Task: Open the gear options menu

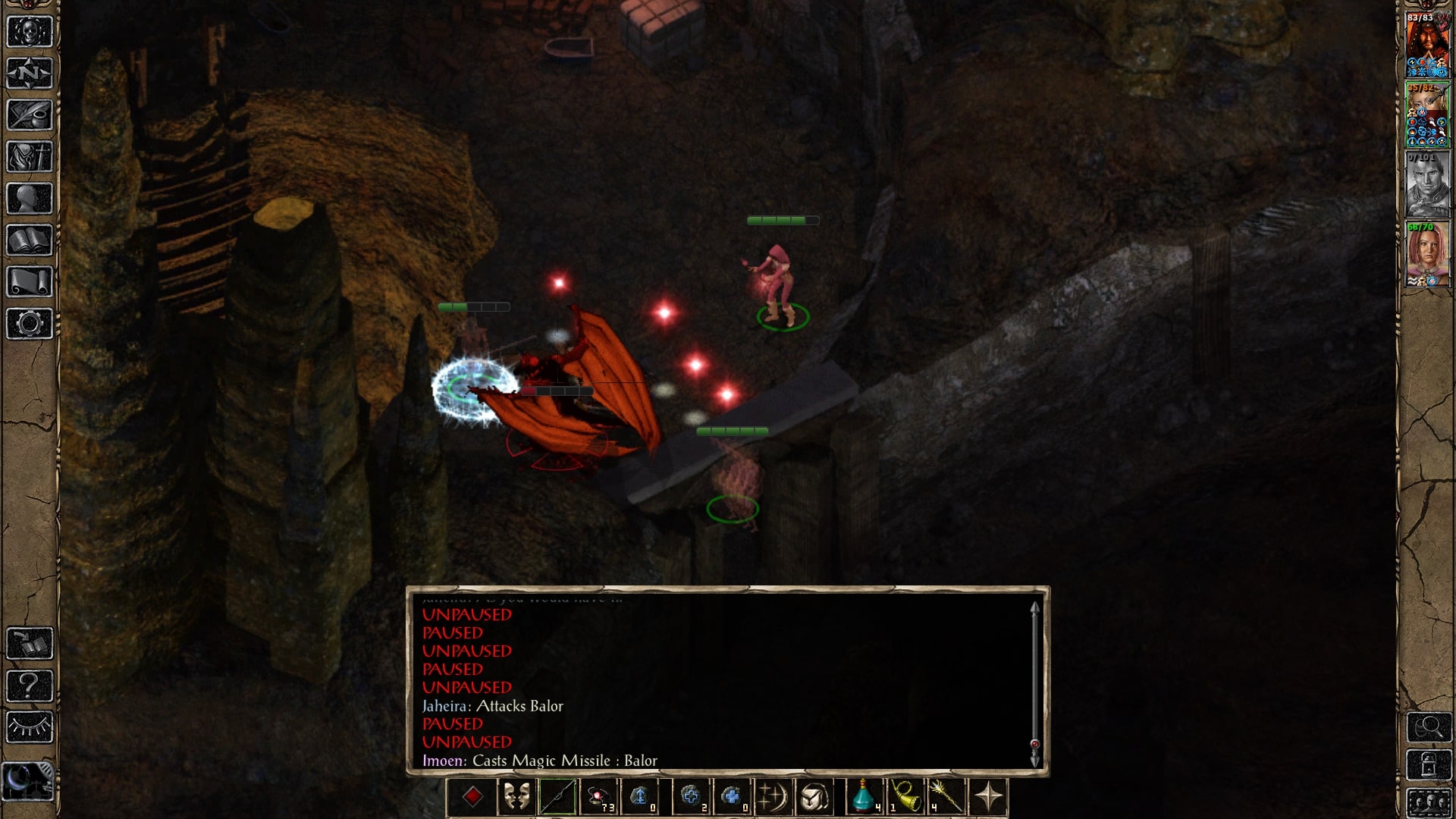Action: coord(30,324)
